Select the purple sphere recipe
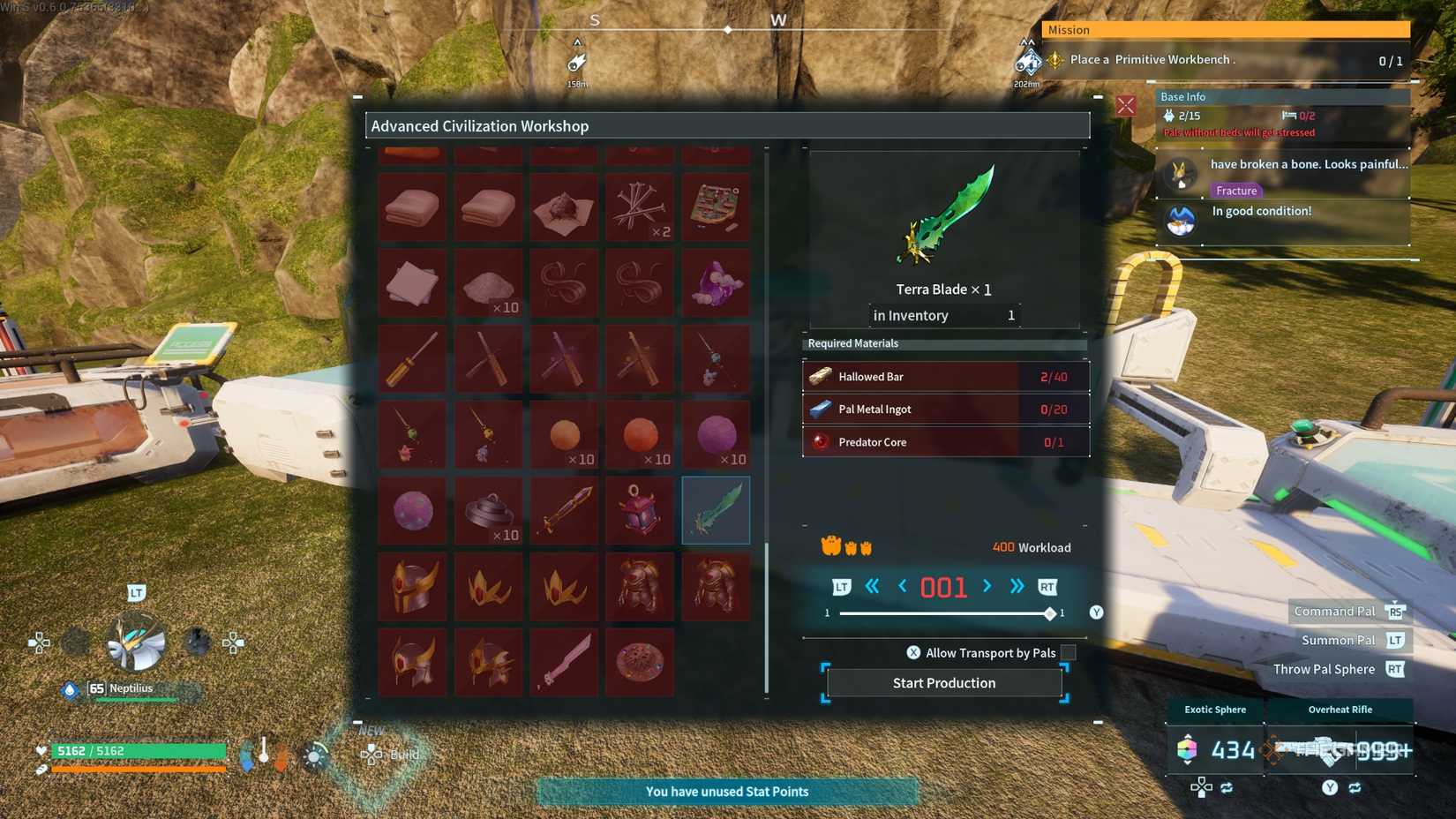This screenshot has height=819, width=1456. point(715,433)
